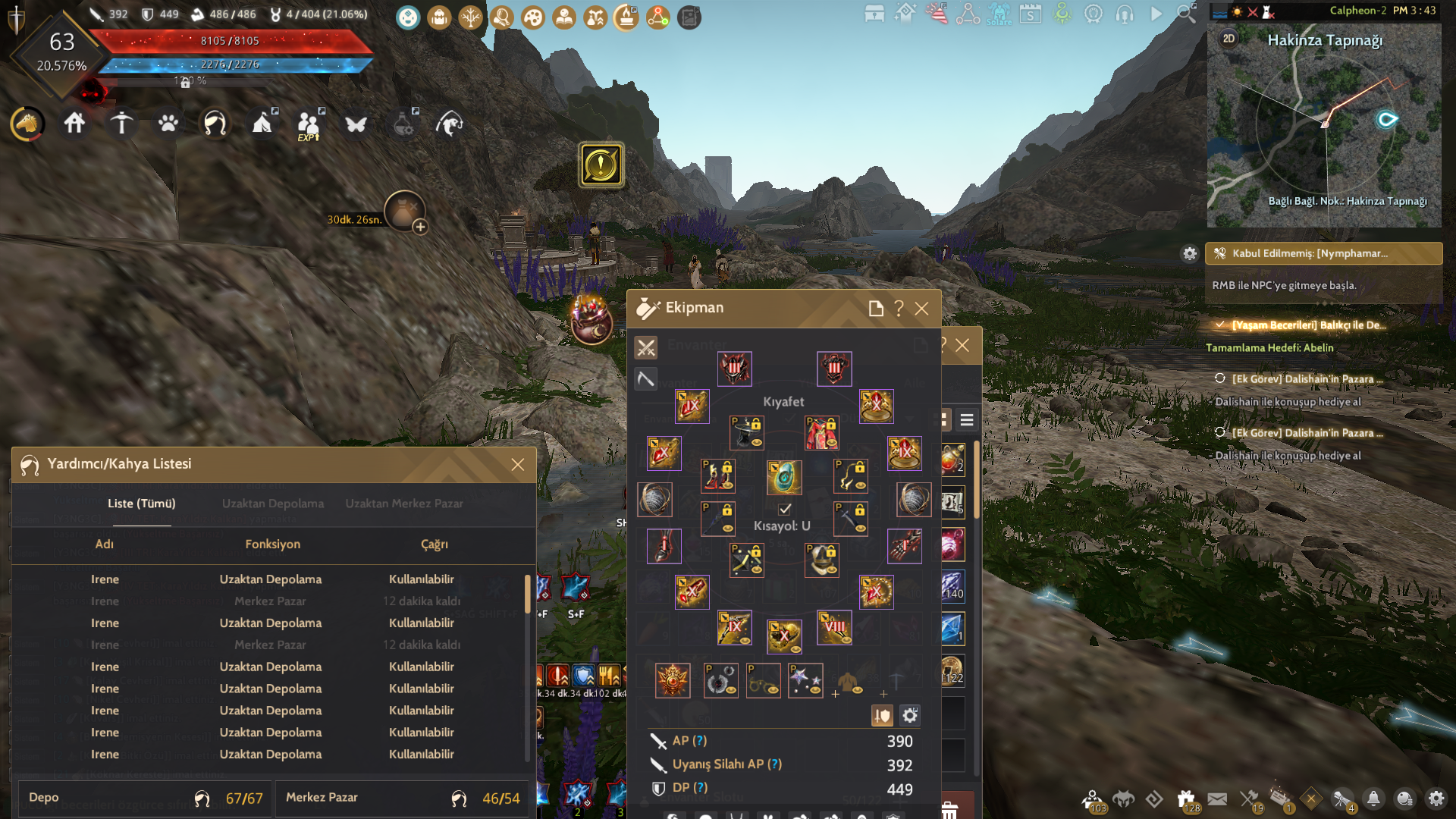1456x819 pixels.
Task: Open the equipment settings gear button
Action: click(910, 715)
